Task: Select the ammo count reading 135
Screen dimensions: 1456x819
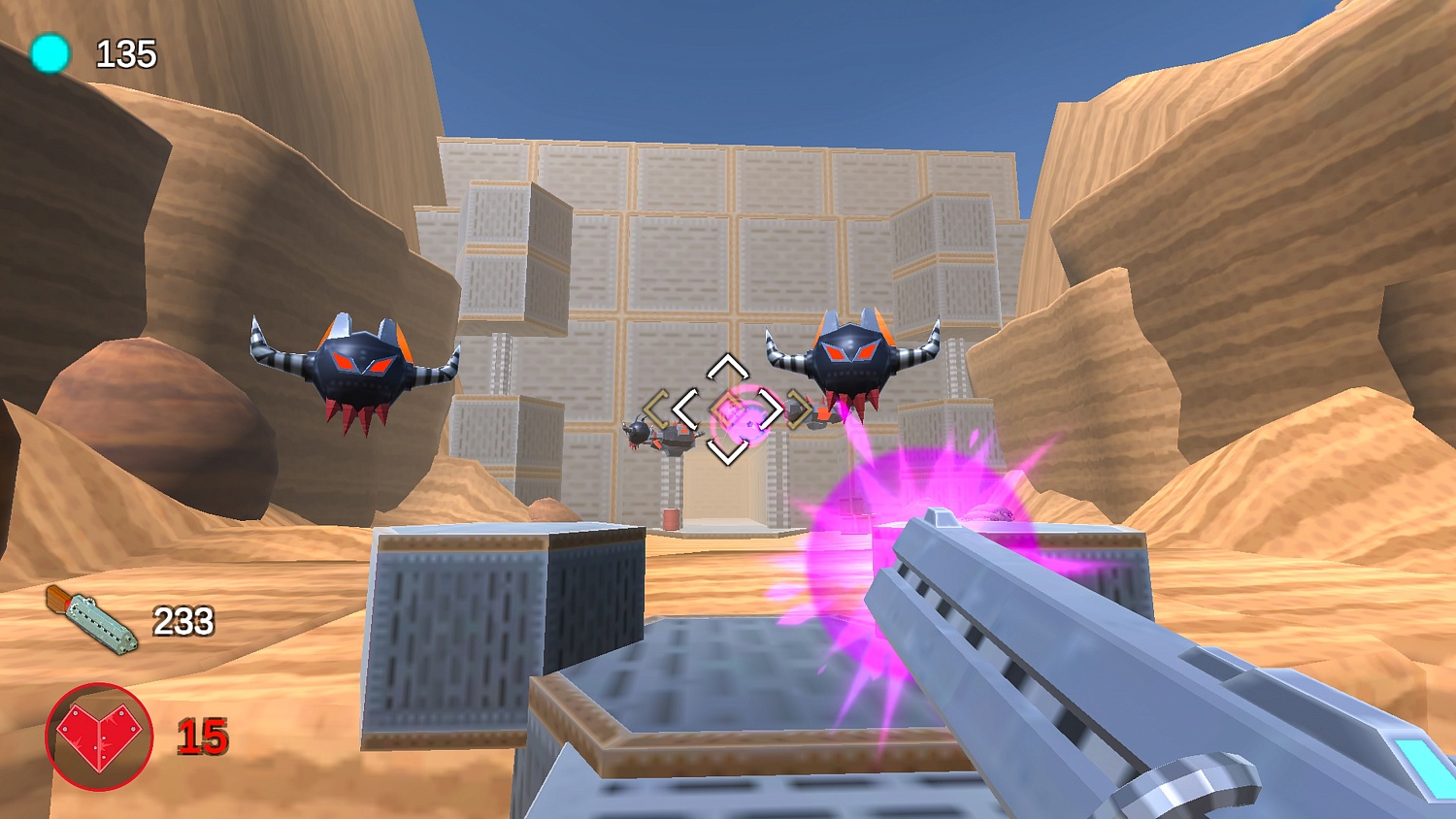Action: pos(126,53)
